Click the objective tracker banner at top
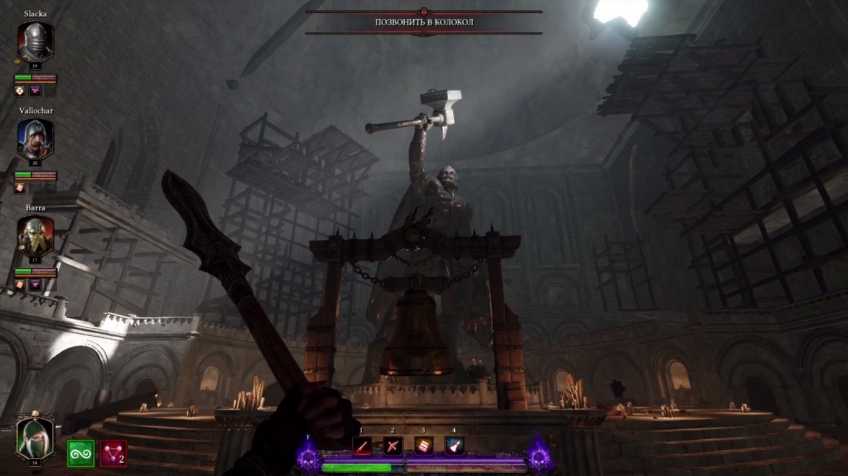This screenshot has width=848, height=476. [x=424, y=22]
